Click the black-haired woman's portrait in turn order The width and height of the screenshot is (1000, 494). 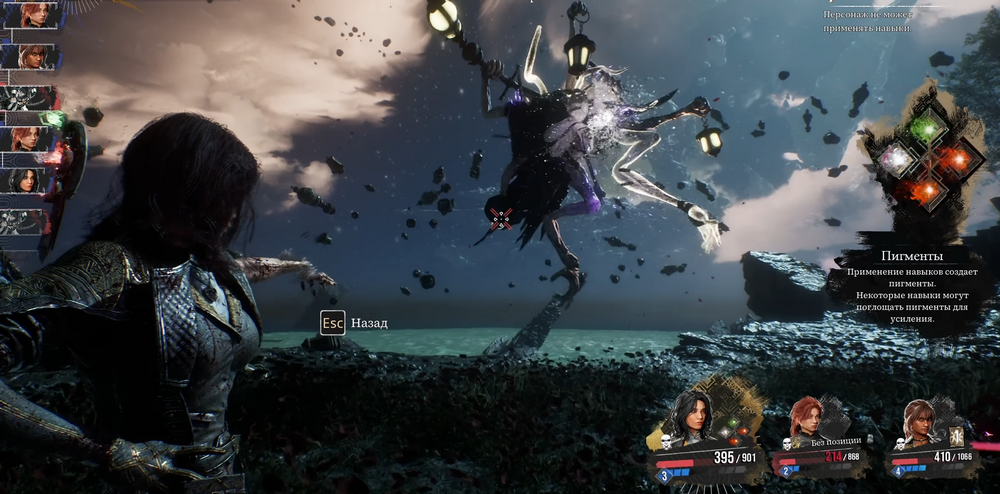[27, 179]
